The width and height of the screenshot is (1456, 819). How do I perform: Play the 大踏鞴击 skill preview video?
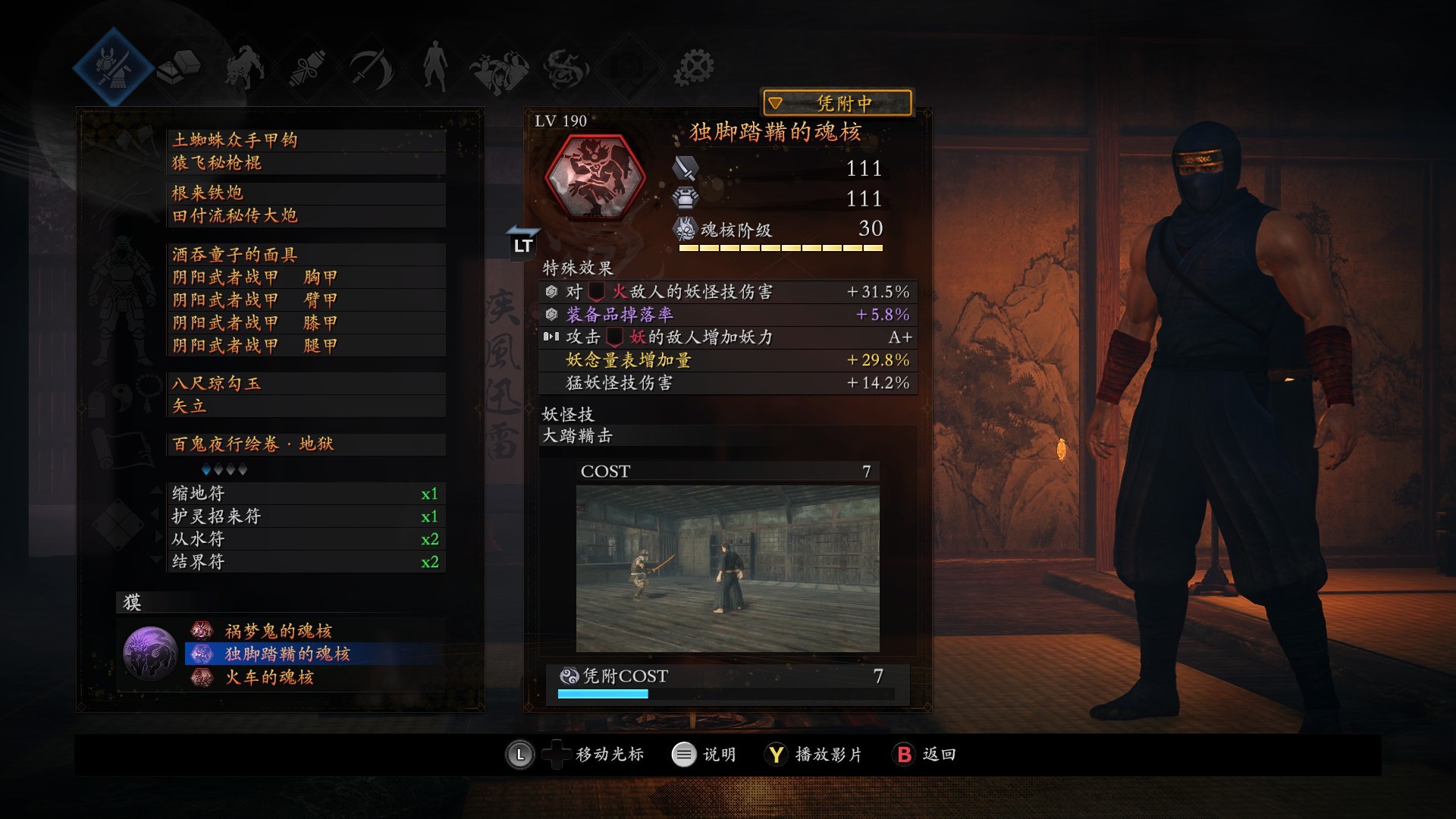tap(727, 568)
